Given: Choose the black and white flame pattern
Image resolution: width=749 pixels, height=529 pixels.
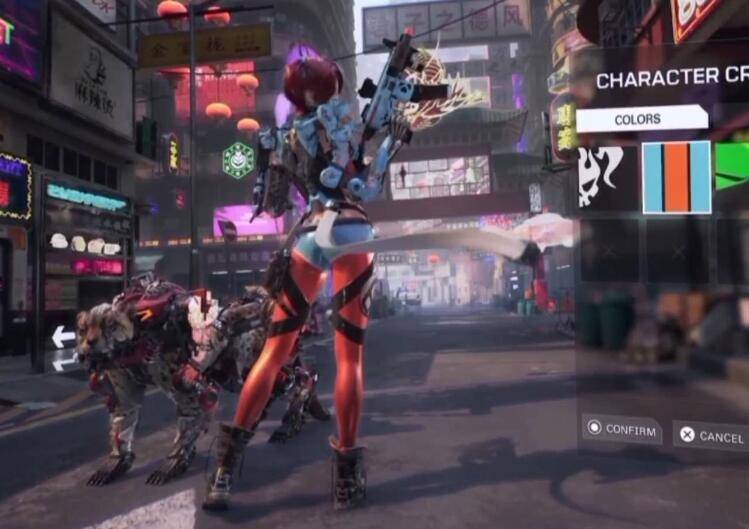Looking at the screenshot, I should (x=605, y=177).
